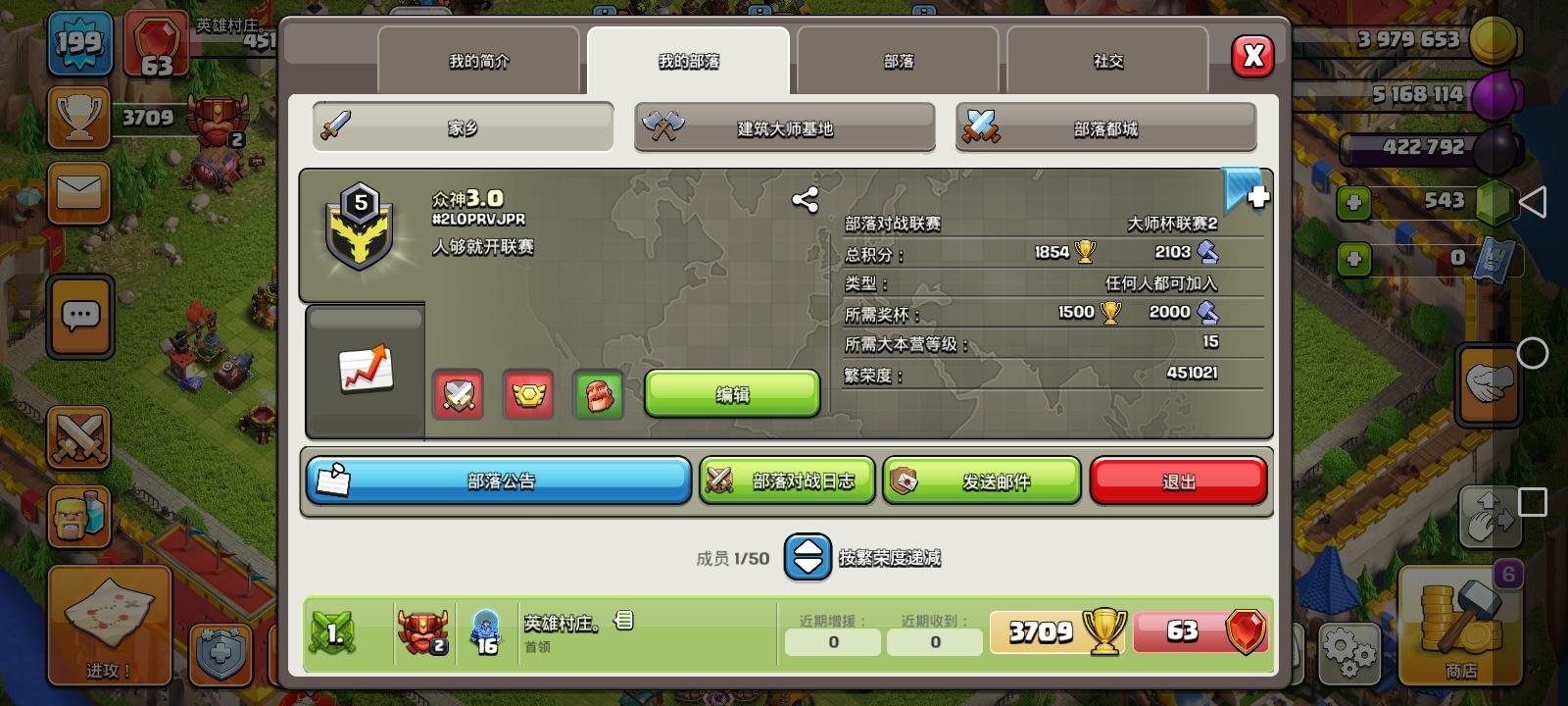Select the red crossed-swords war icon
Screen dimensions: 1568x706
457,394
